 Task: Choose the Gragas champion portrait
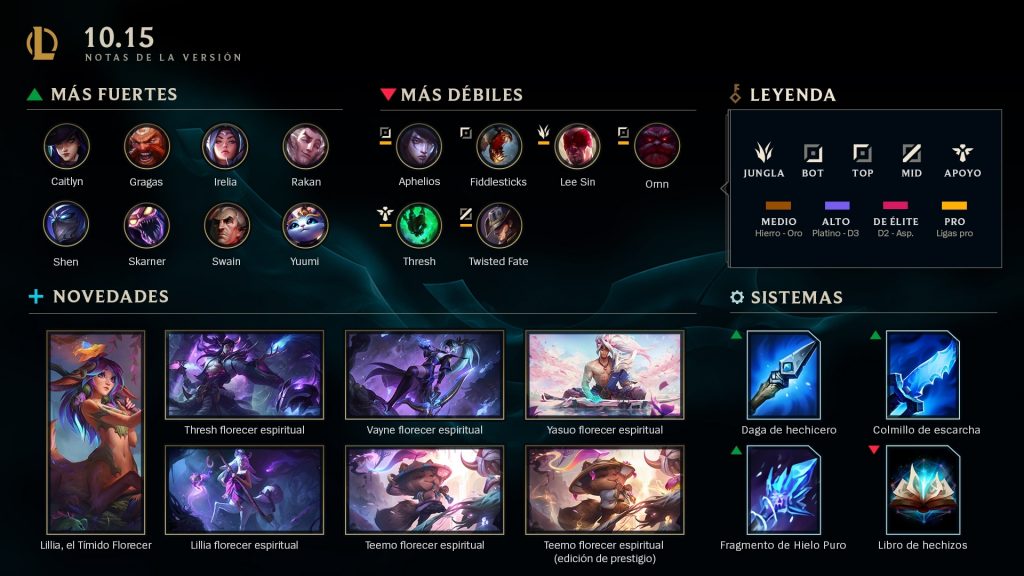coord(147,147)
